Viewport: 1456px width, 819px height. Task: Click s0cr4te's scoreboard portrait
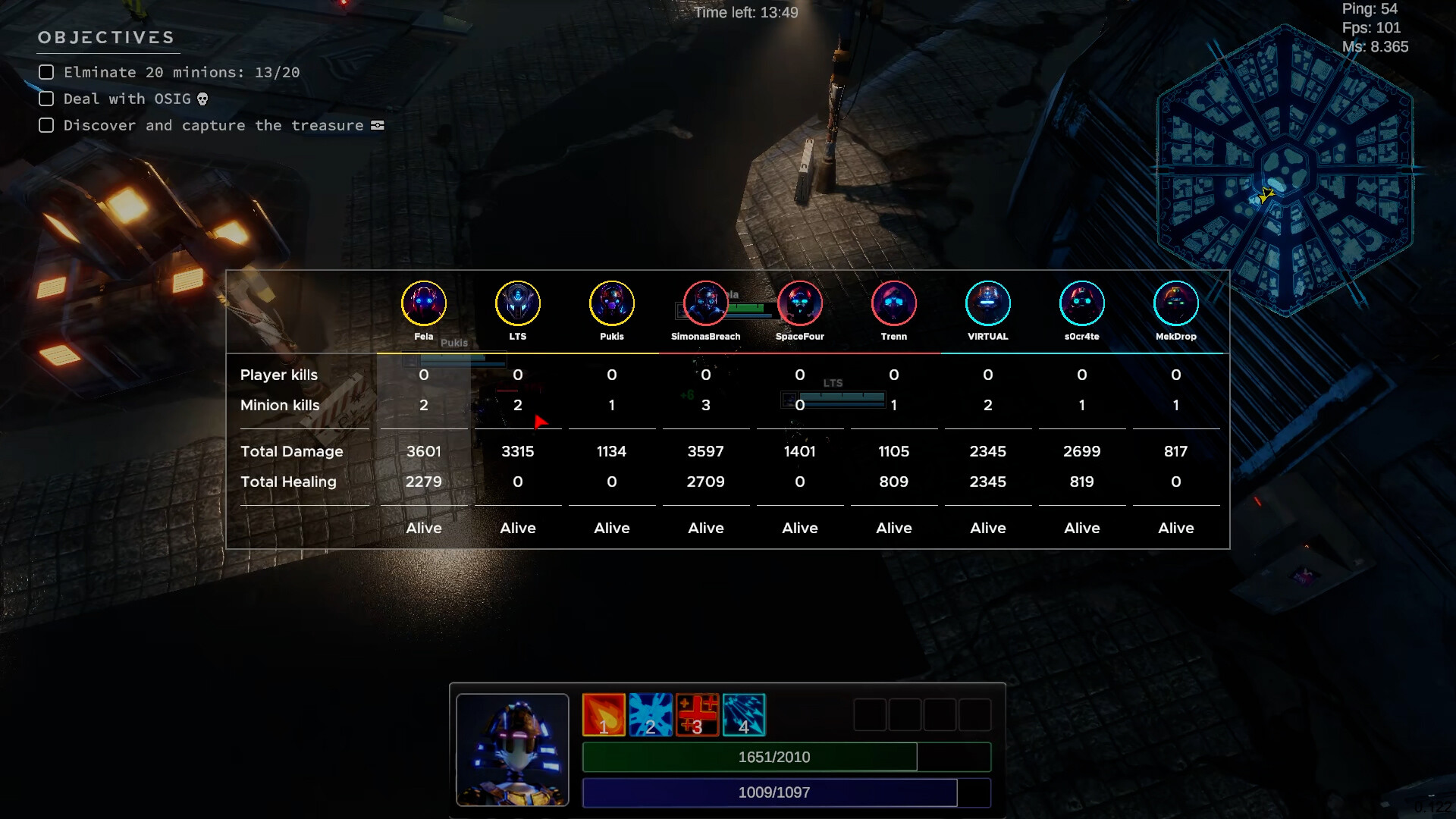click(x=1082, y=303)
